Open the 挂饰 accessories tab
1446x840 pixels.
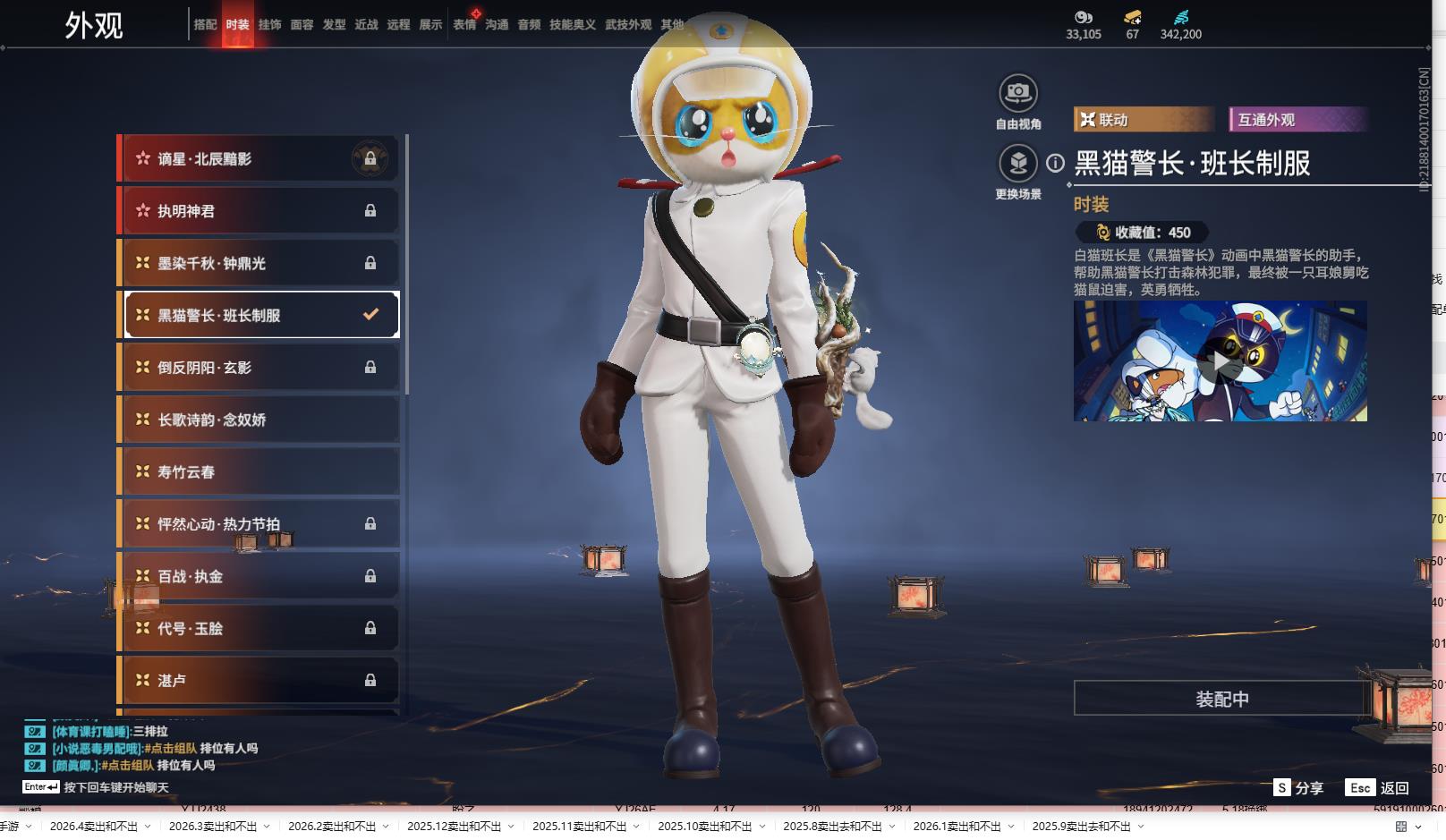coord(269,25)
